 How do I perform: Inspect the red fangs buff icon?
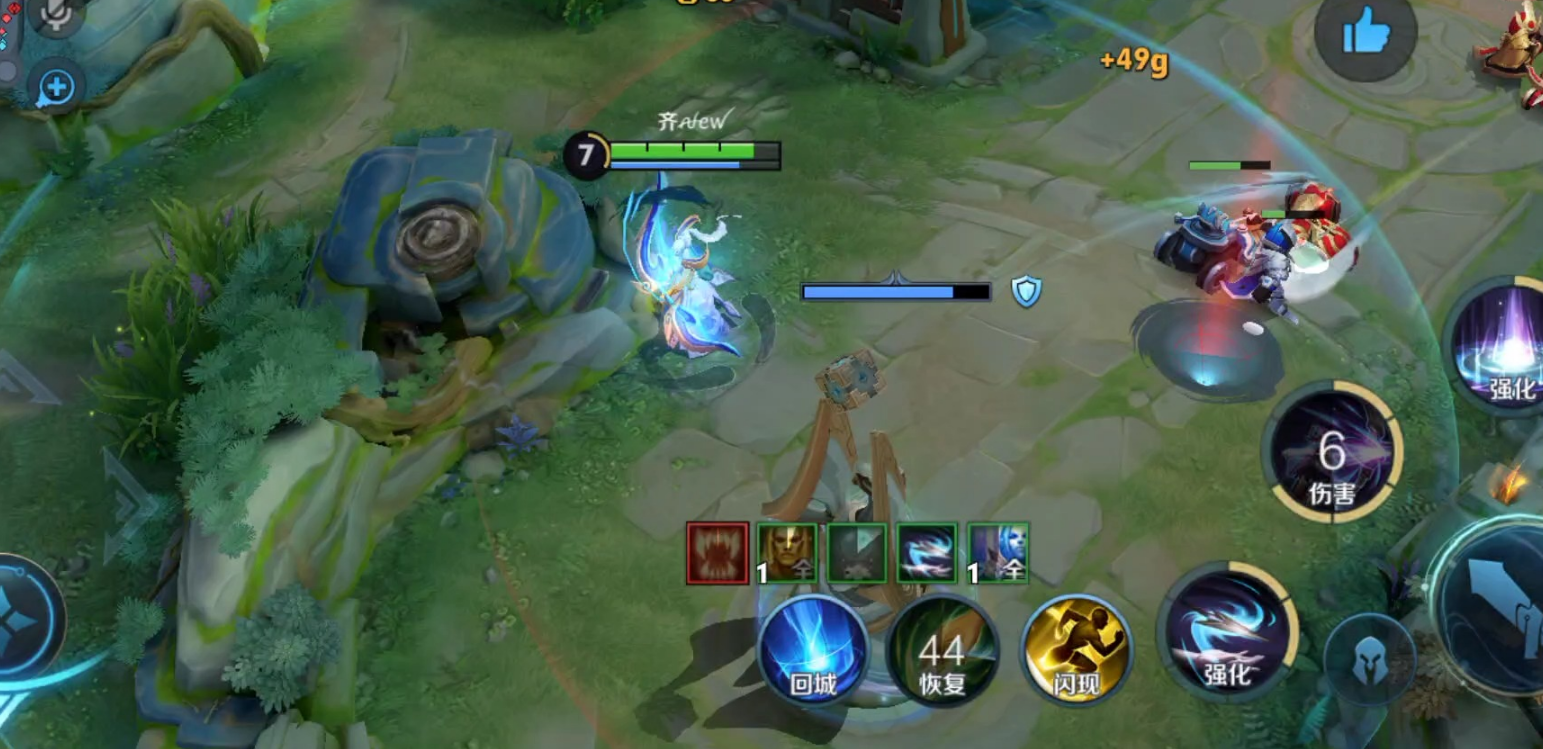click(717, 553)
